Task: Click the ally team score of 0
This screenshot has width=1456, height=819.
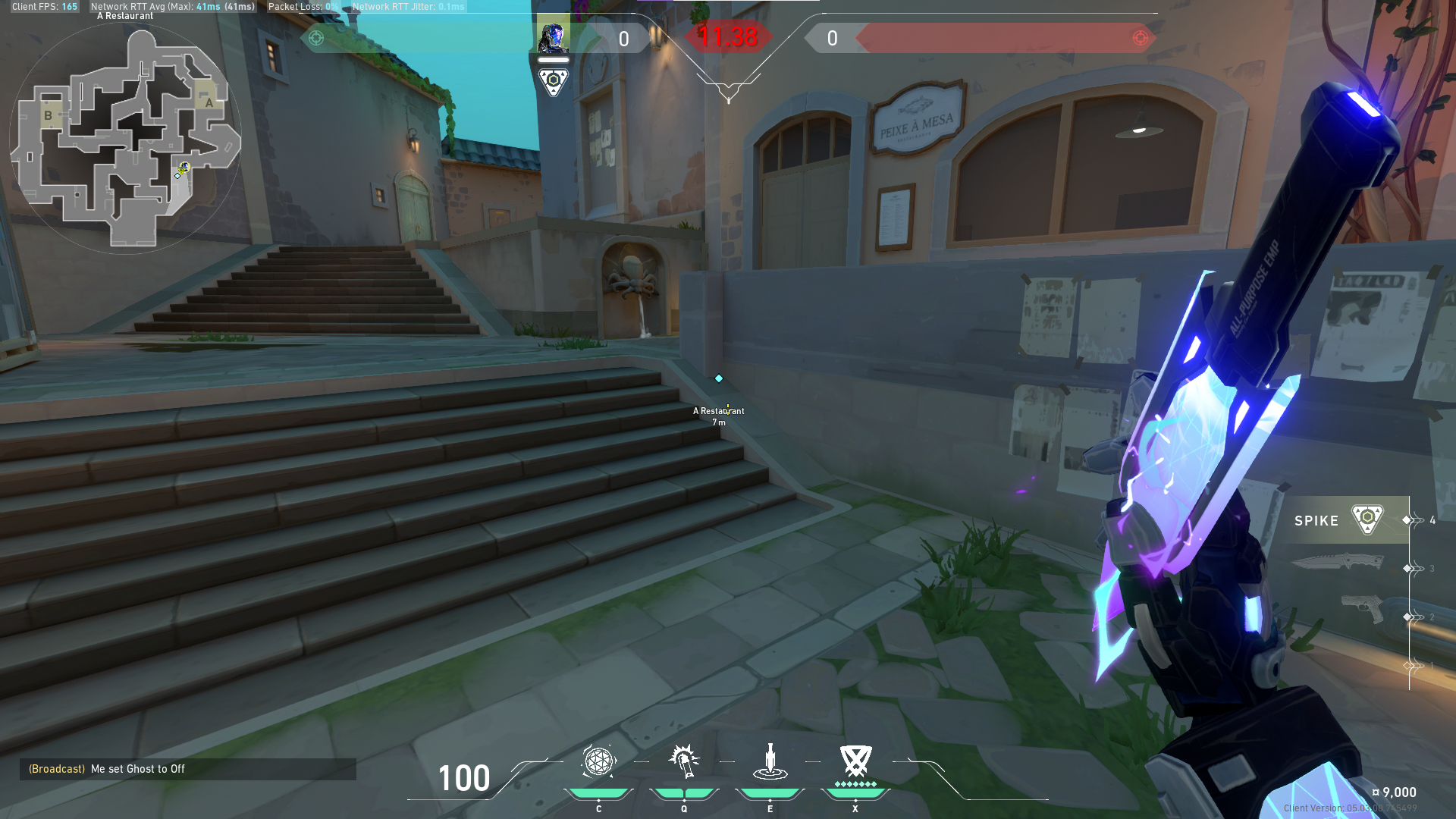Action: coord(625,39)
